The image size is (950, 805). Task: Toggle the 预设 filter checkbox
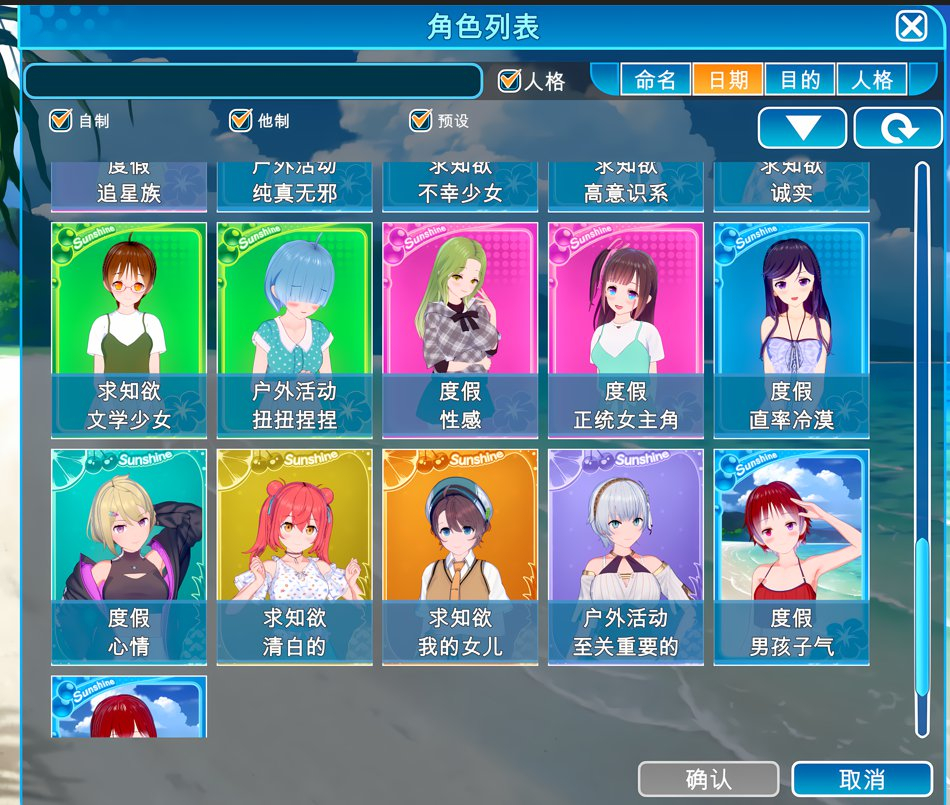[x=420, y=121]
